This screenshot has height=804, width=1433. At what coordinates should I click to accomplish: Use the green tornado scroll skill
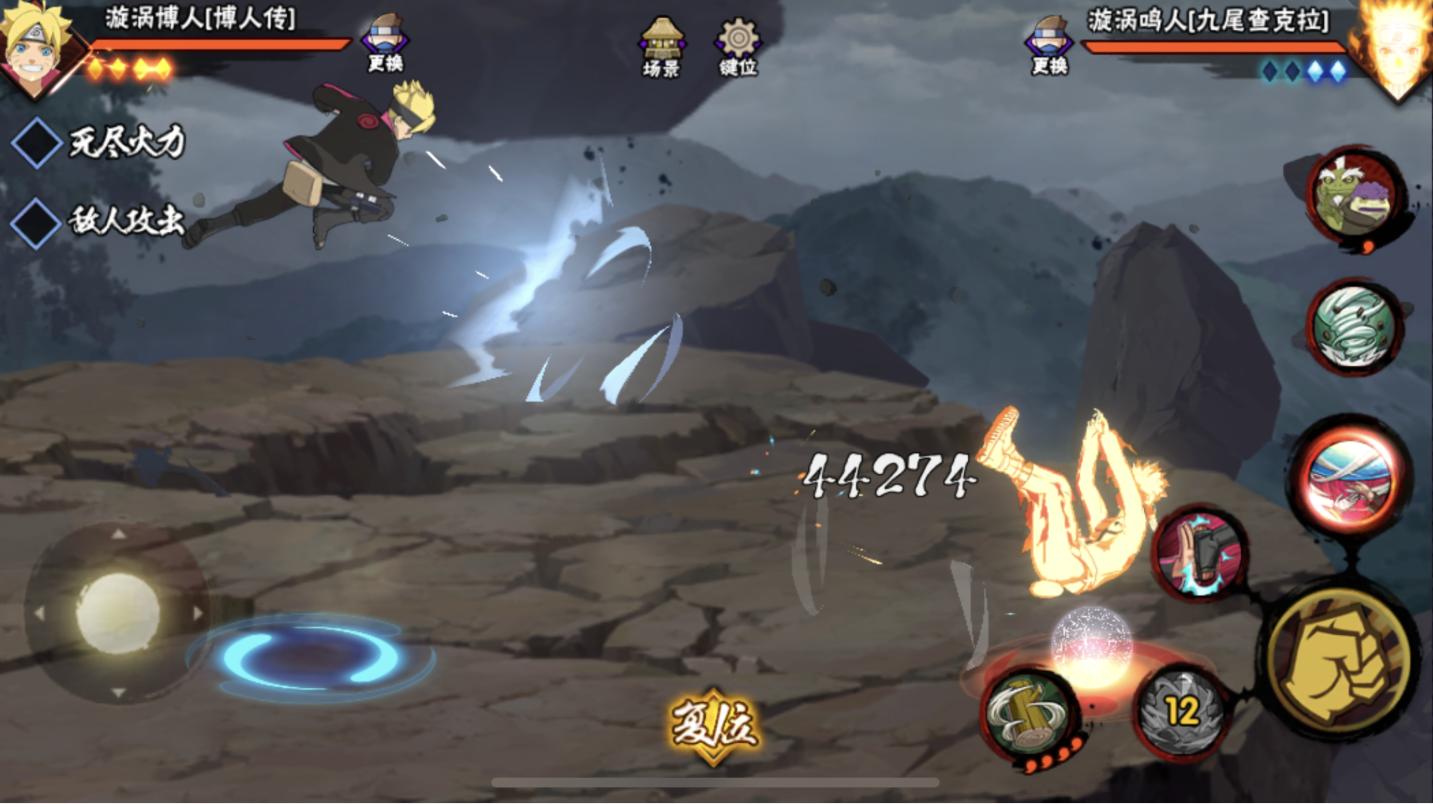pos(1355,328)
